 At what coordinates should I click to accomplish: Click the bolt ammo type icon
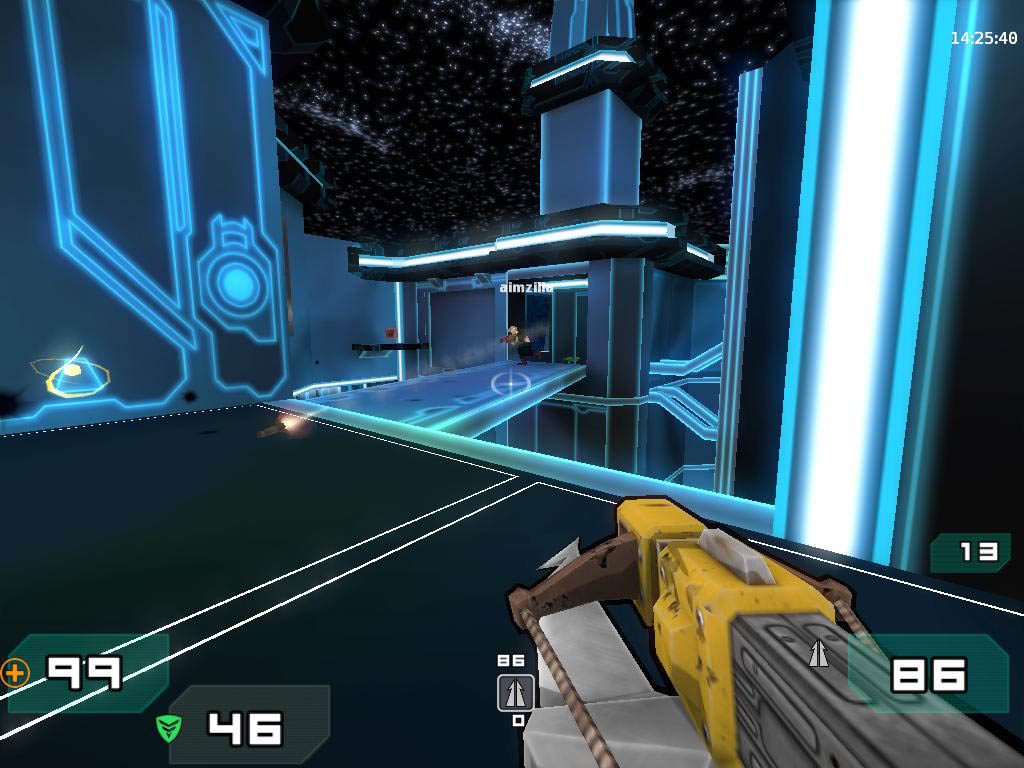pyautogui.click(x=819, y=654)
